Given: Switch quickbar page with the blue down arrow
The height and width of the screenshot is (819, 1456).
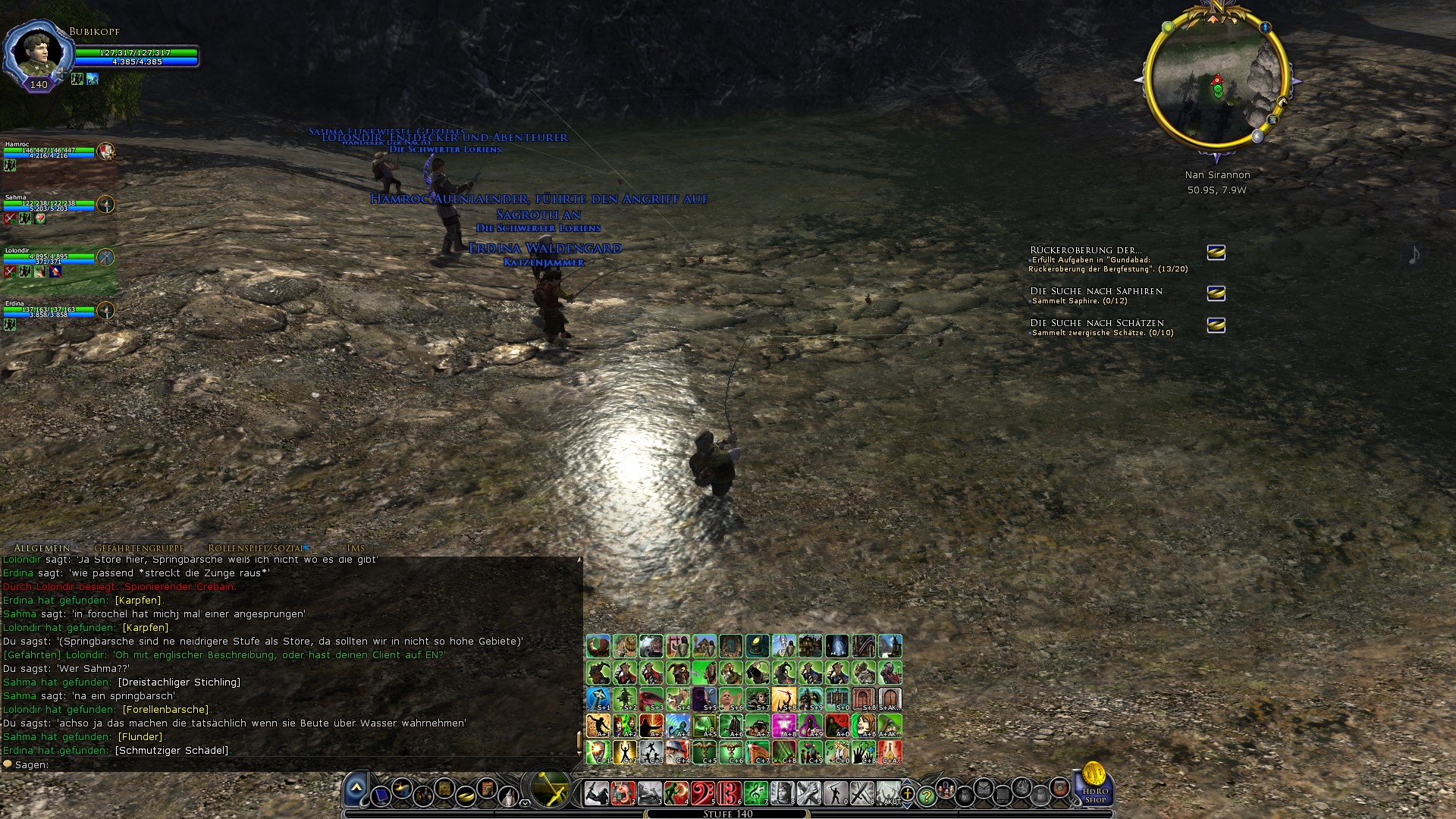Looking at the screenshot, I should [x=907, y=806].
